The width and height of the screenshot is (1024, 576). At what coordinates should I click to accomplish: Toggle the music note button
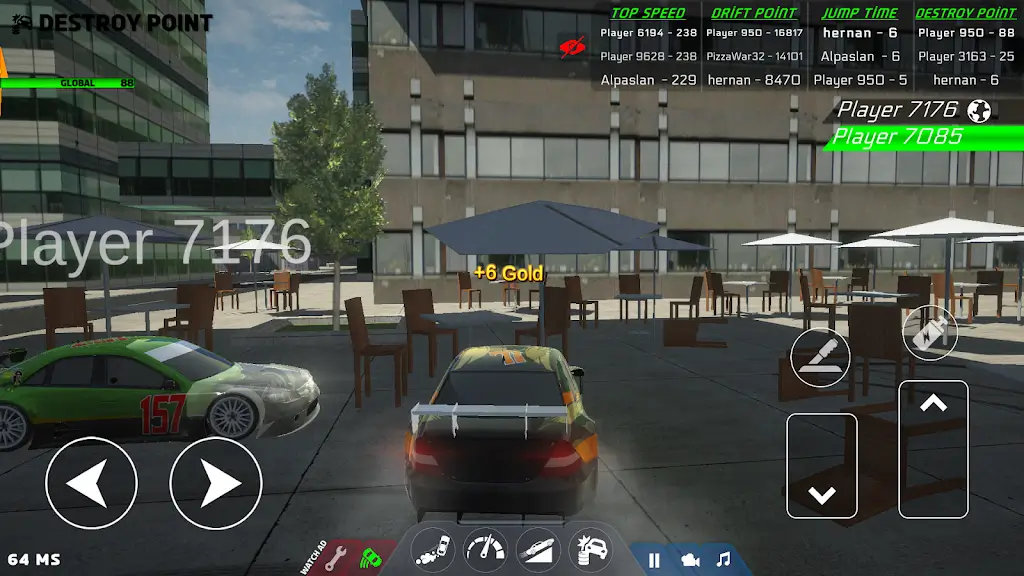[x=723, y=560]
